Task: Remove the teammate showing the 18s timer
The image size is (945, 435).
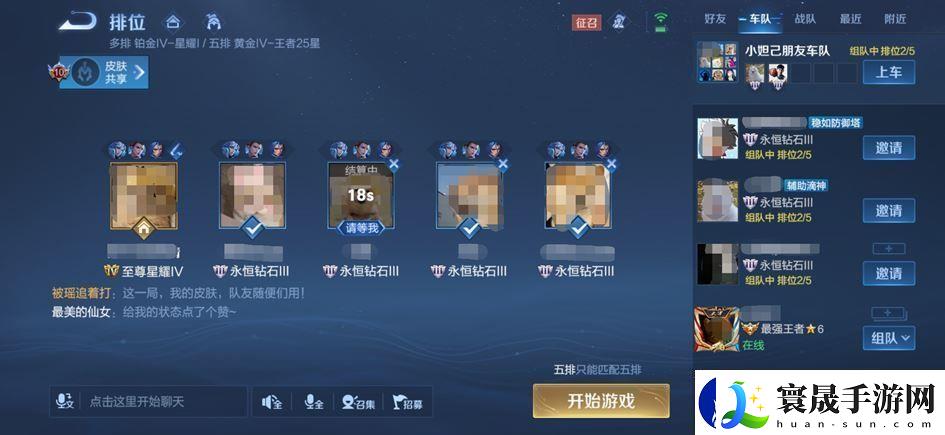Action: coord(393,164)
